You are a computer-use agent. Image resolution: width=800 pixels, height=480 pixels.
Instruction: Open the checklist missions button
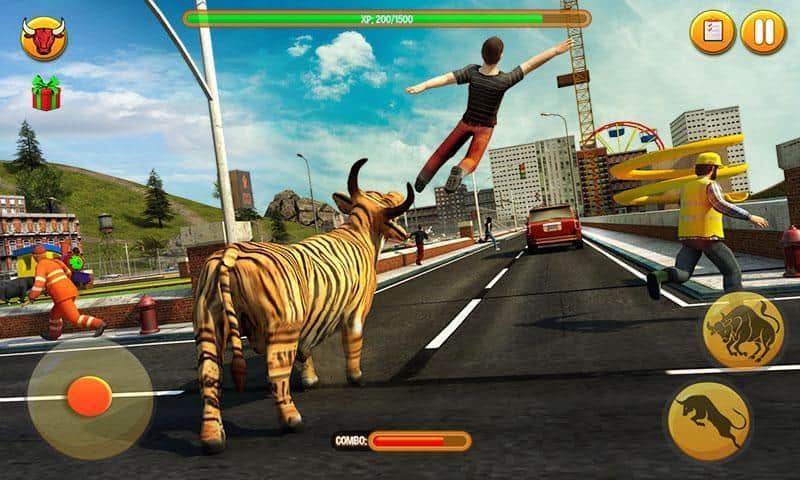(x=712, y=32)
